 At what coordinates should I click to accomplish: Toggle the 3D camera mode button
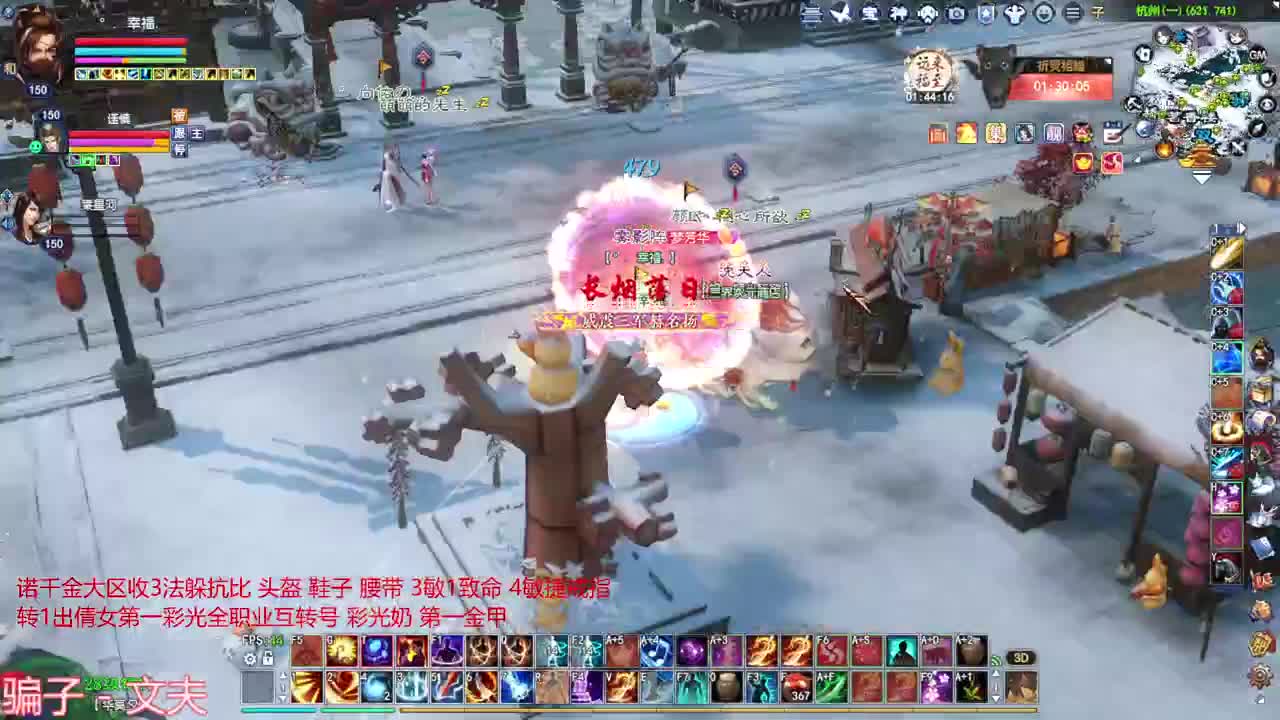coord(1022,658)
